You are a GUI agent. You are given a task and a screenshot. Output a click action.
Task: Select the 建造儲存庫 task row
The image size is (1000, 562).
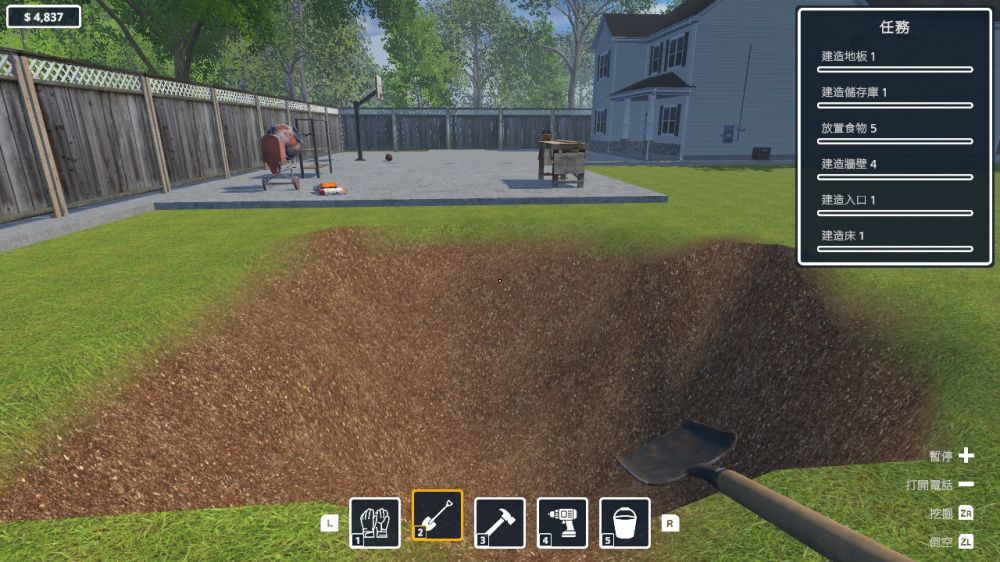(895, 97)
